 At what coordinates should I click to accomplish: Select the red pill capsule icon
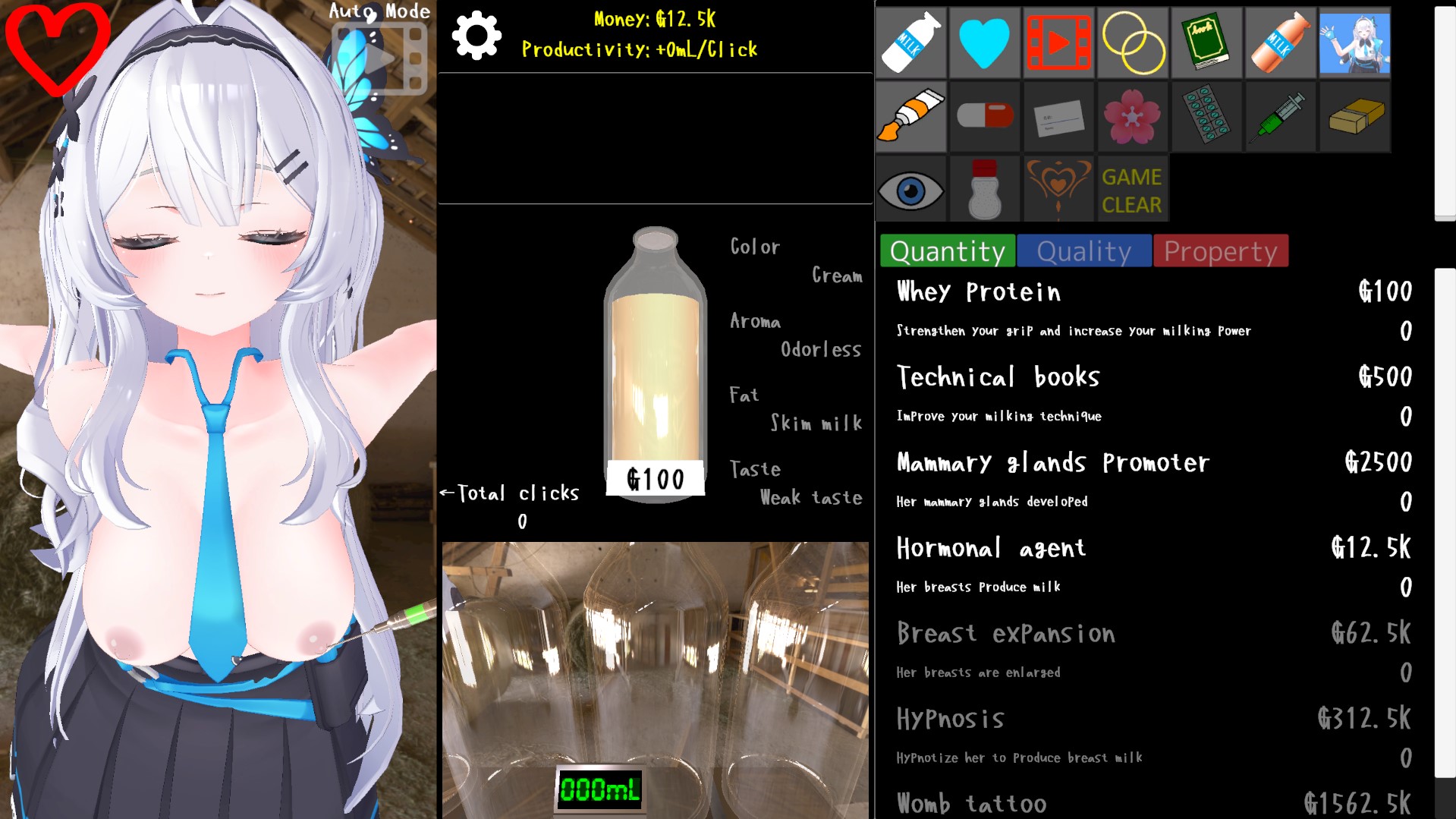983,116
